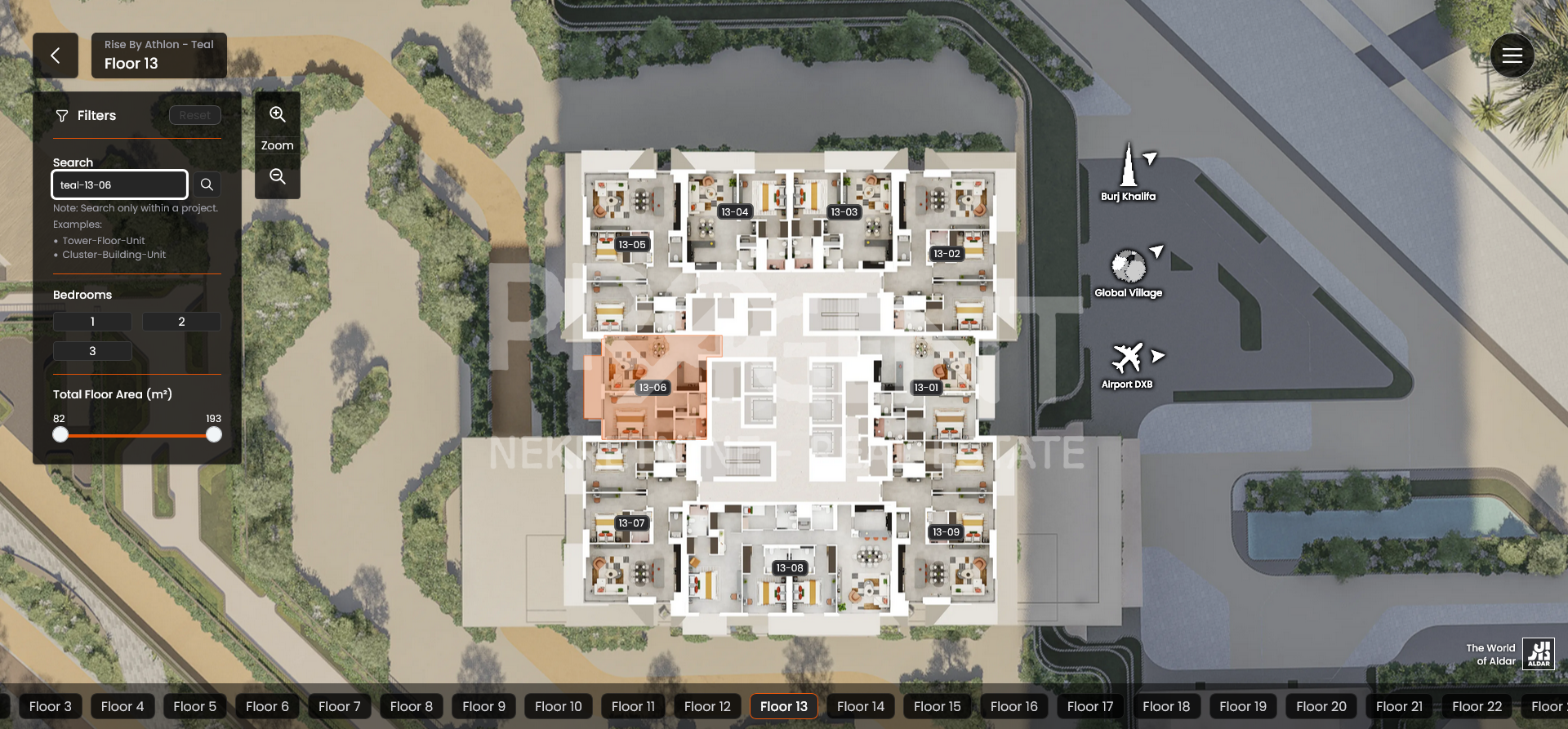Viewport: 1568px width, 729px height.
Task: Filter by 1 bedroom
Action: point(92,322)
